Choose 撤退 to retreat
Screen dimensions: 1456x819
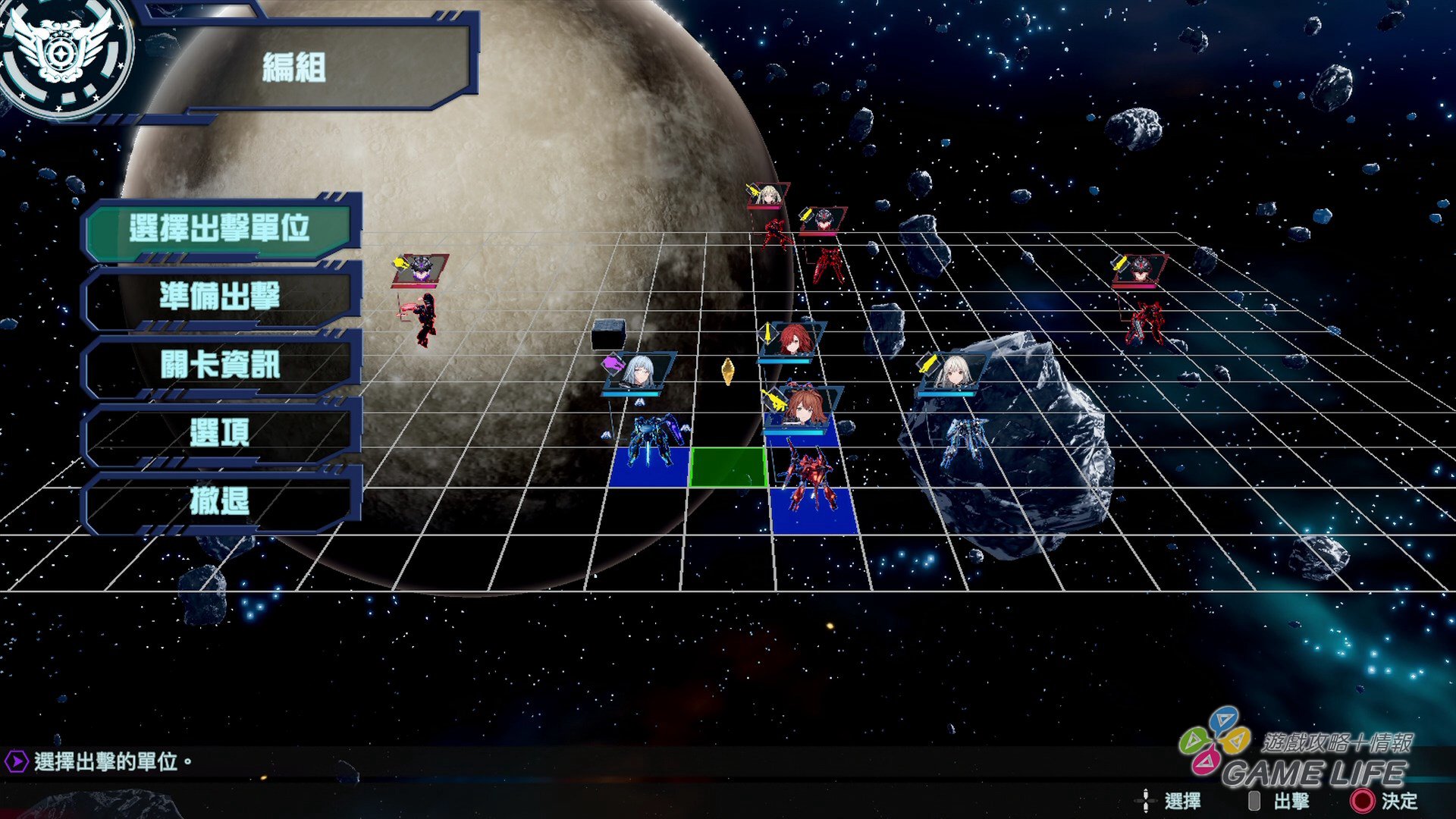(219, 500)
